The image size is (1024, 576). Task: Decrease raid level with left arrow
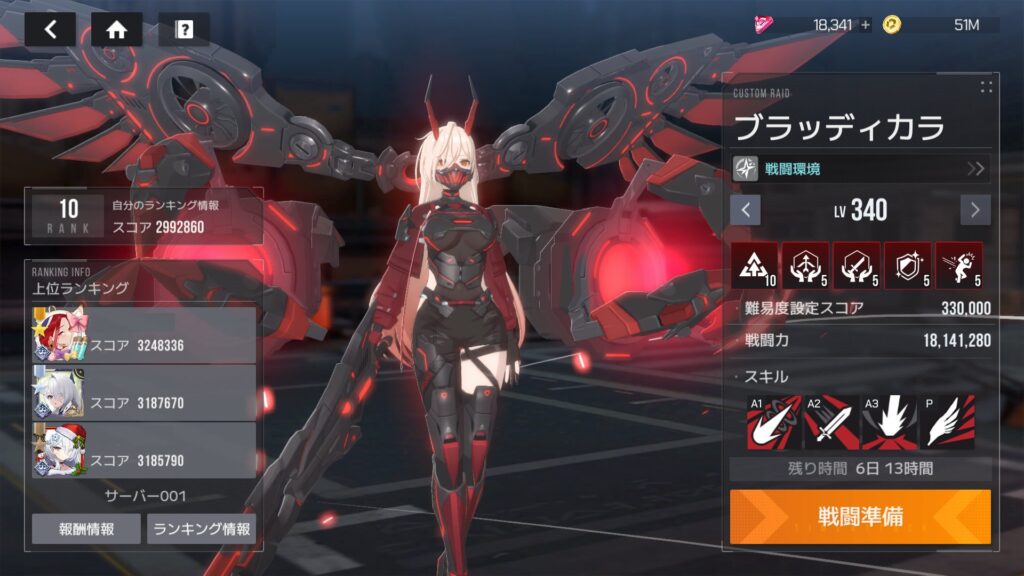pyautogui.click(x=745, y=210)
